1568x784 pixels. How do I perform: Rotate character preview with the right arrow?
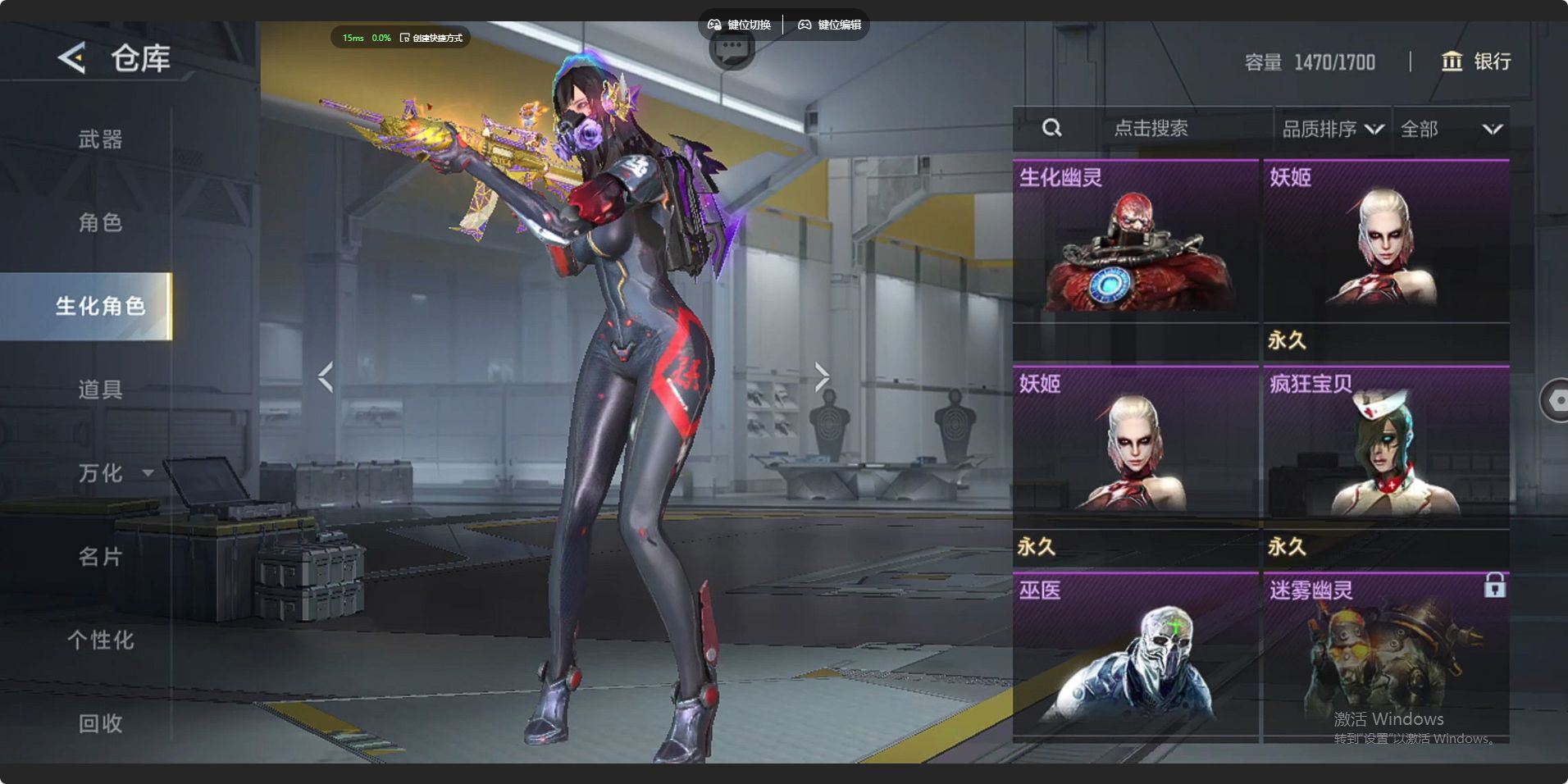point(822,376)
